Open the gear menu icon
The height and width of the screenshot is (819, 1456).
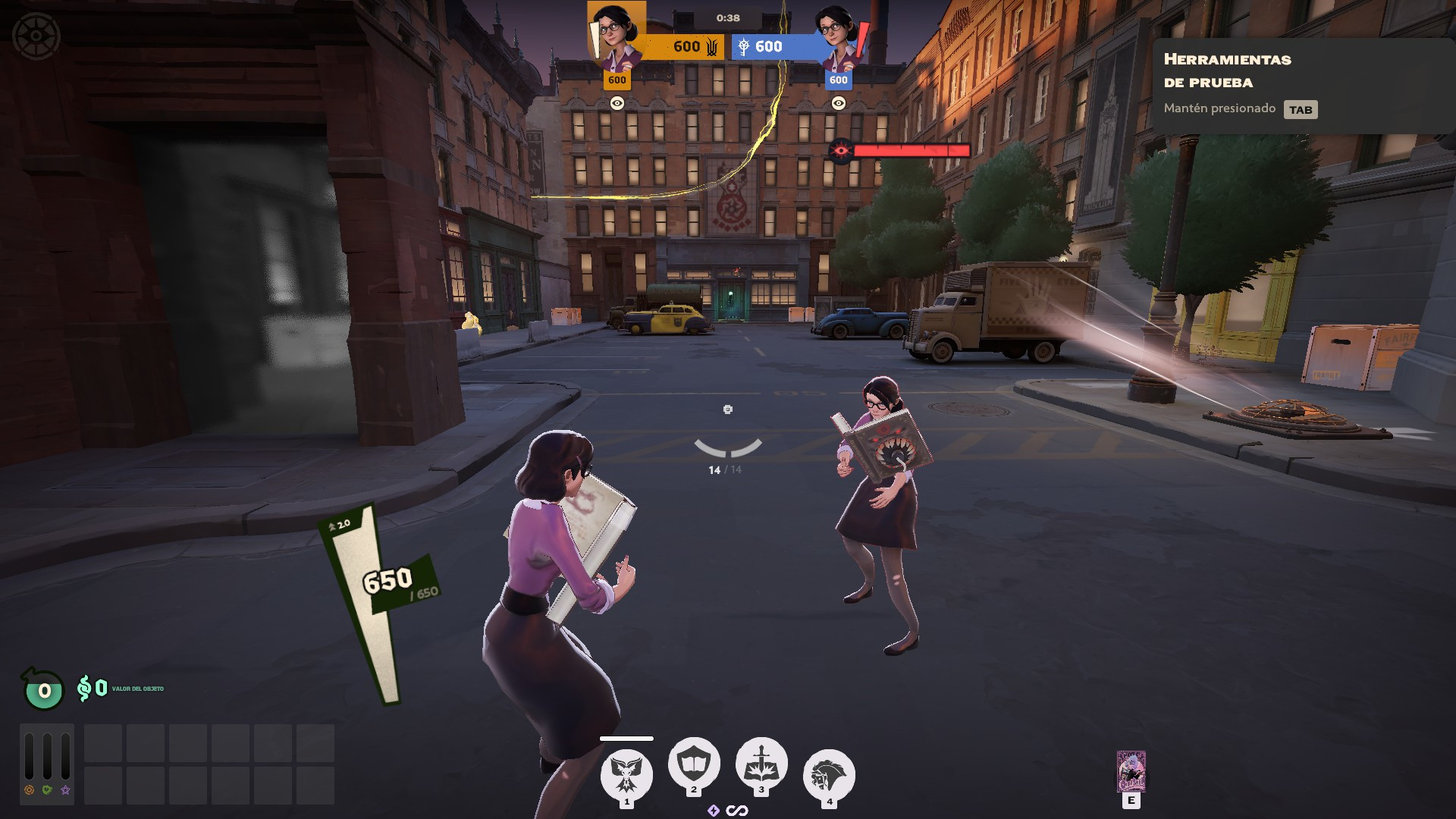[x=36, y=36]
